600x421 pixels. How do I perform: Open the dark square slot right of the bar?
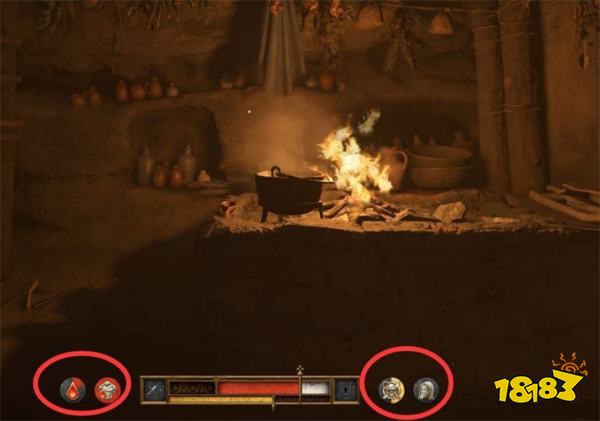coord(345,388)
